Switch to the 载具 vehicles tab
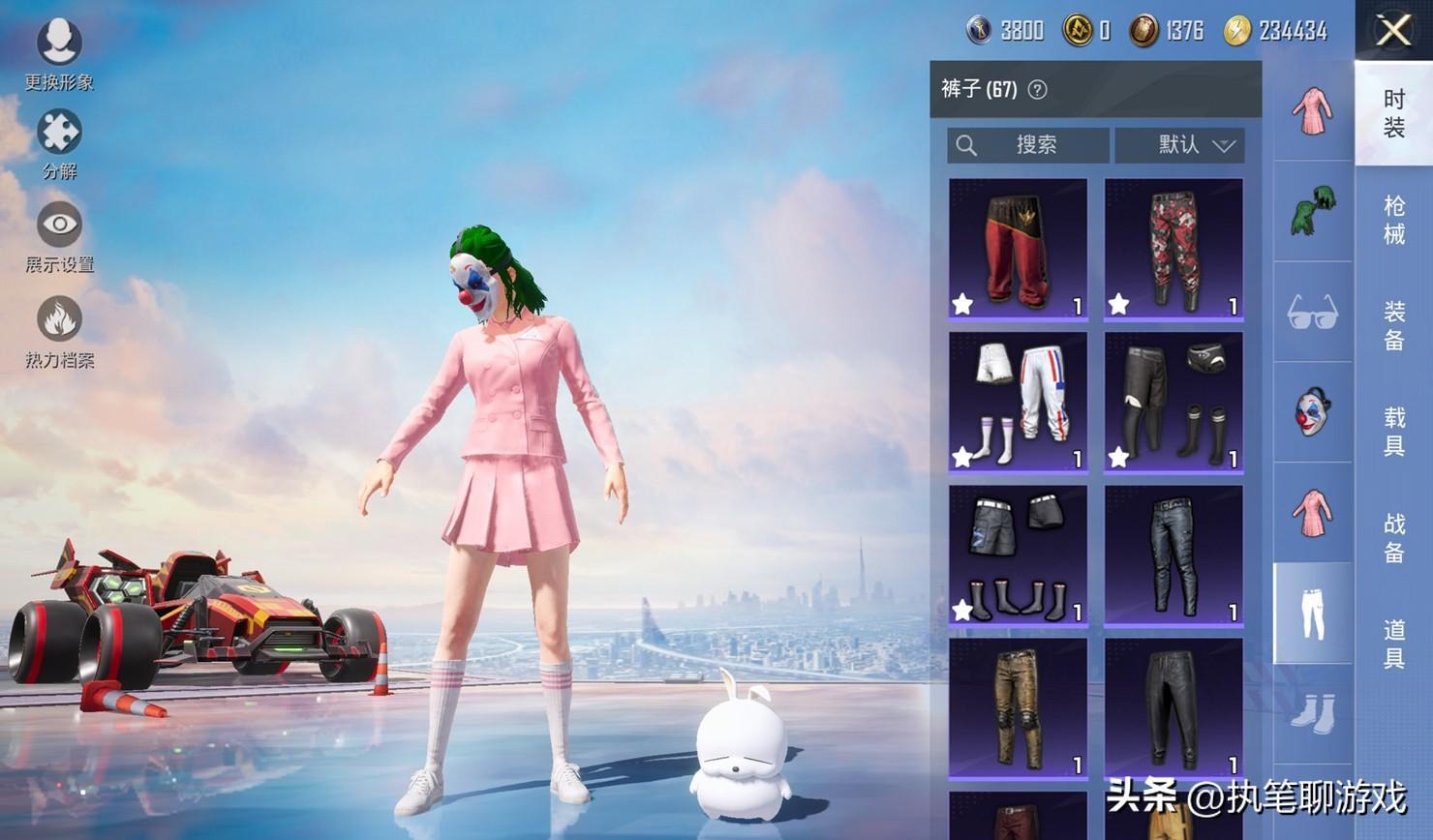The height and width of the screenshot is (840, 1433). tap(1393, 431)
